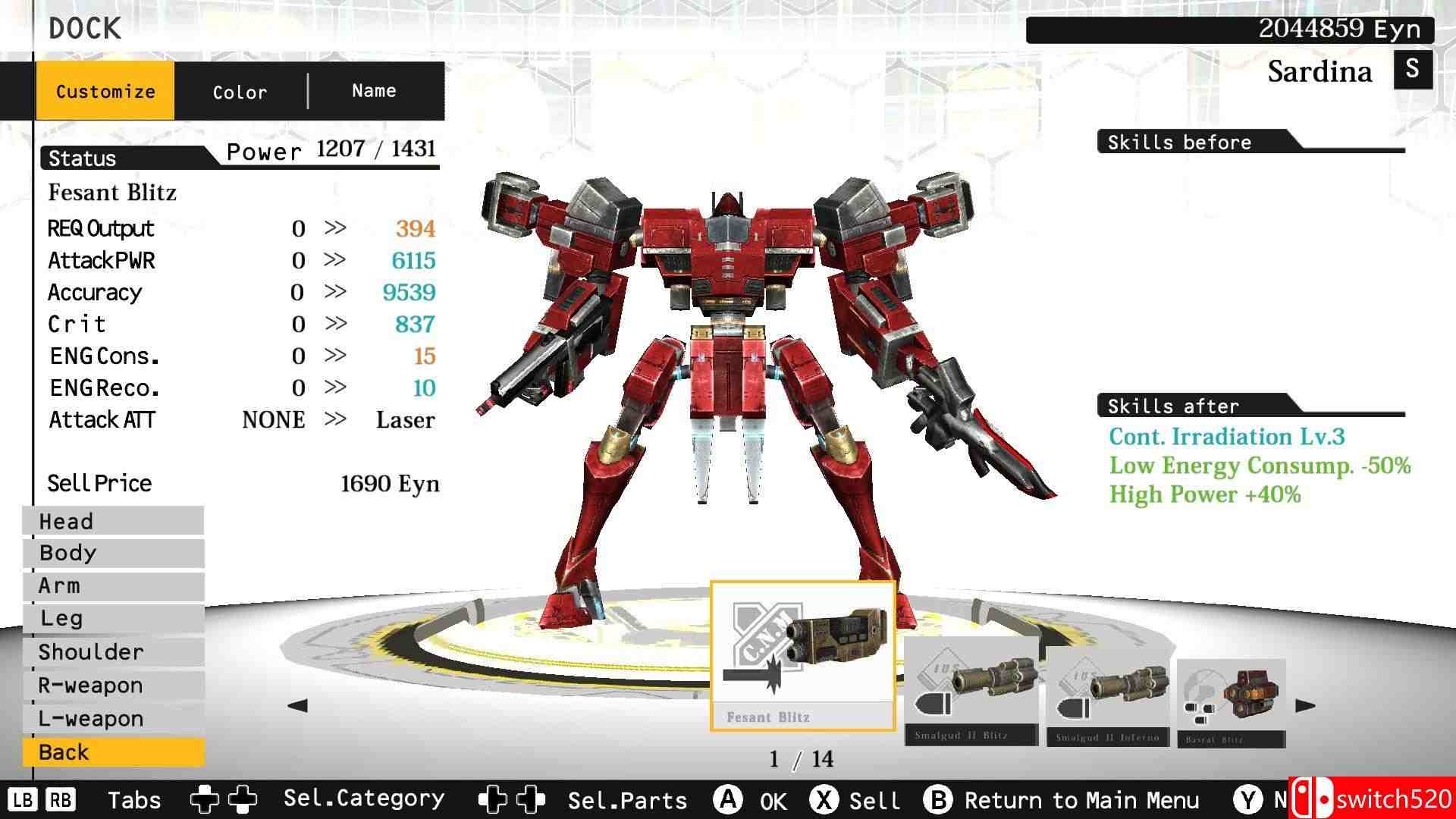1456x819 pixels.
Task: Switch to the Color tab
Action: [x=239, y=91]
